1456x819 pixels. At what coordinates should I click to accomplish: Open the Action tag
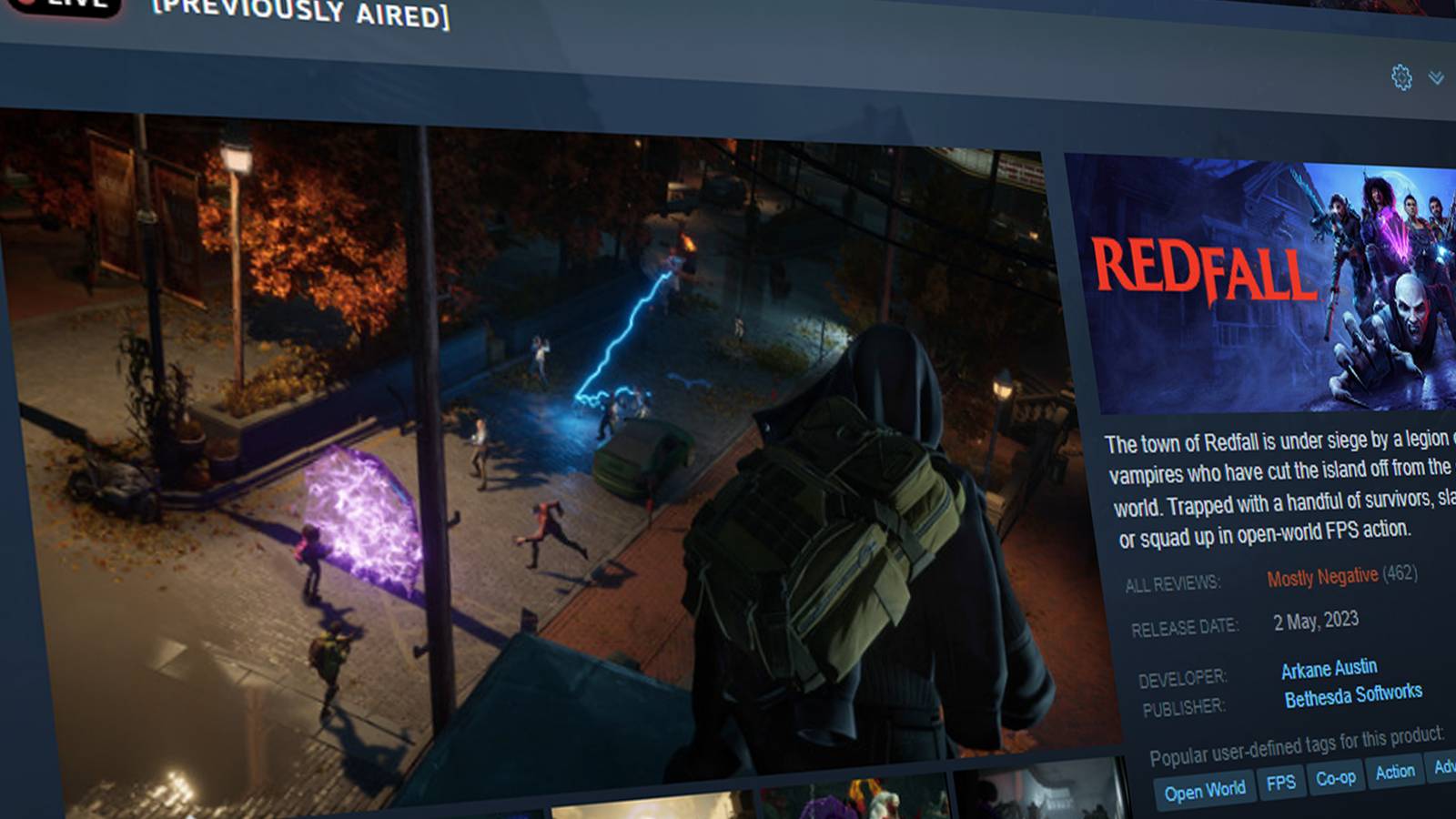click(1394, 774)
